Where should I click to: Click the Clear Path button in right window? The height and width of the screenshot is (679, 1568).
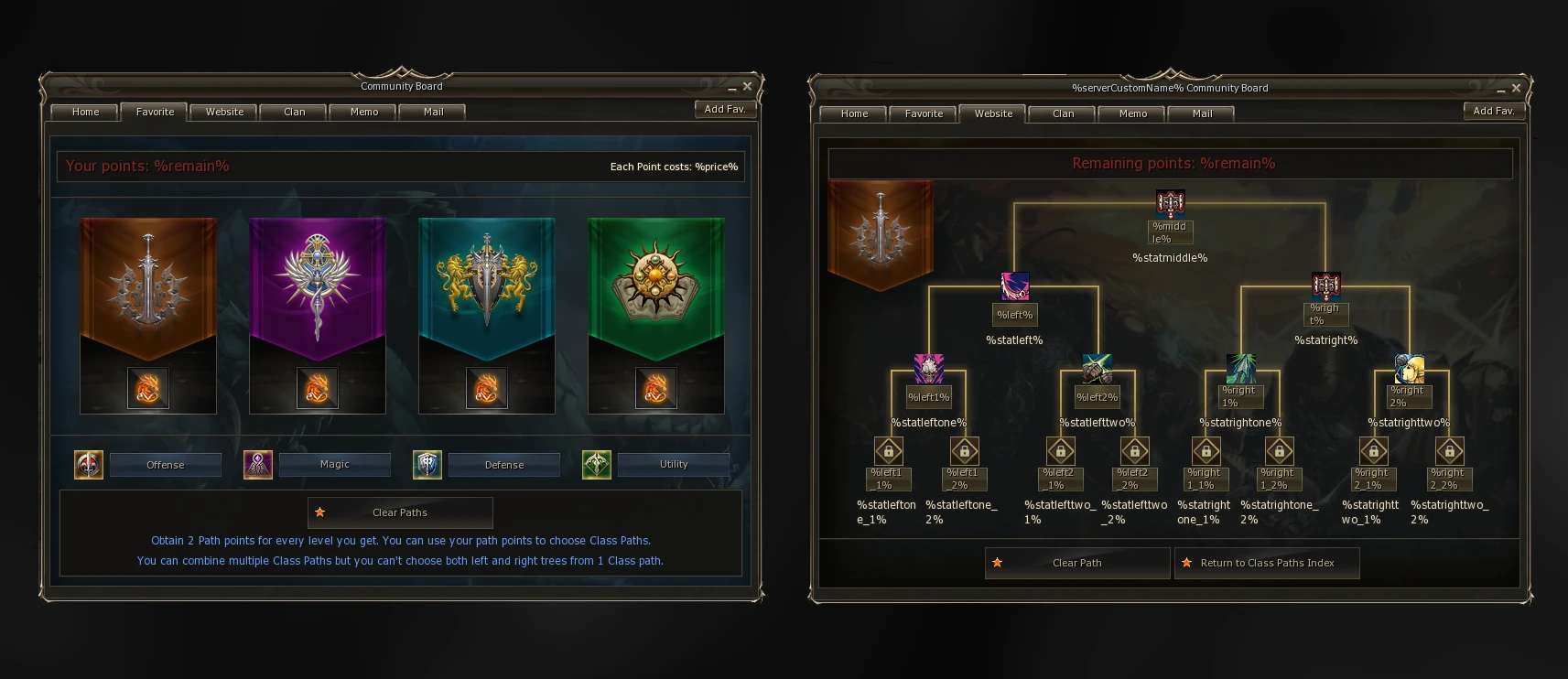pyautogui.click(x=1076, y=563)
